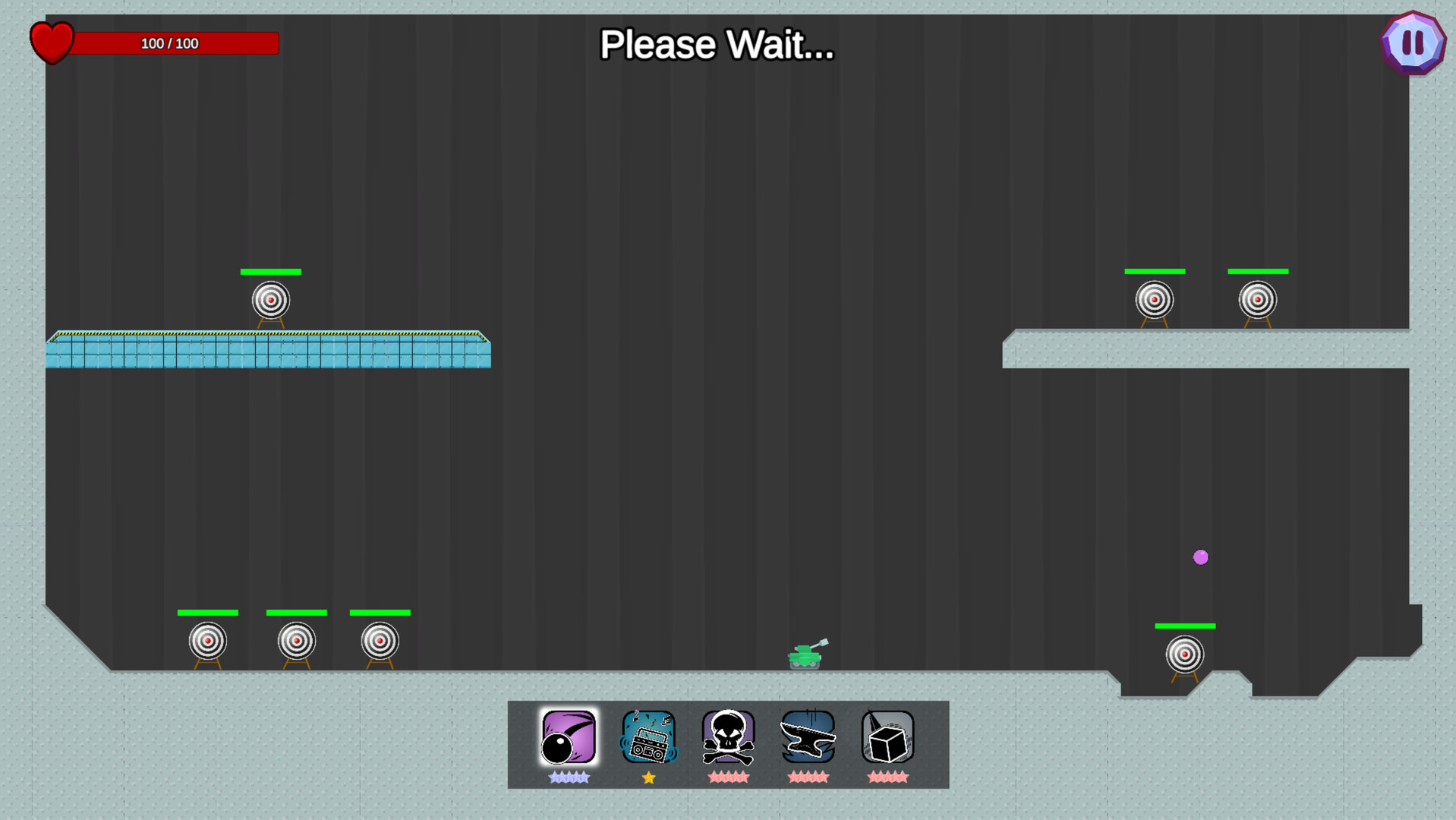Click the Please Wait text
The width and height of the screenshot is (1456, 820).
(x=716, y=45)
